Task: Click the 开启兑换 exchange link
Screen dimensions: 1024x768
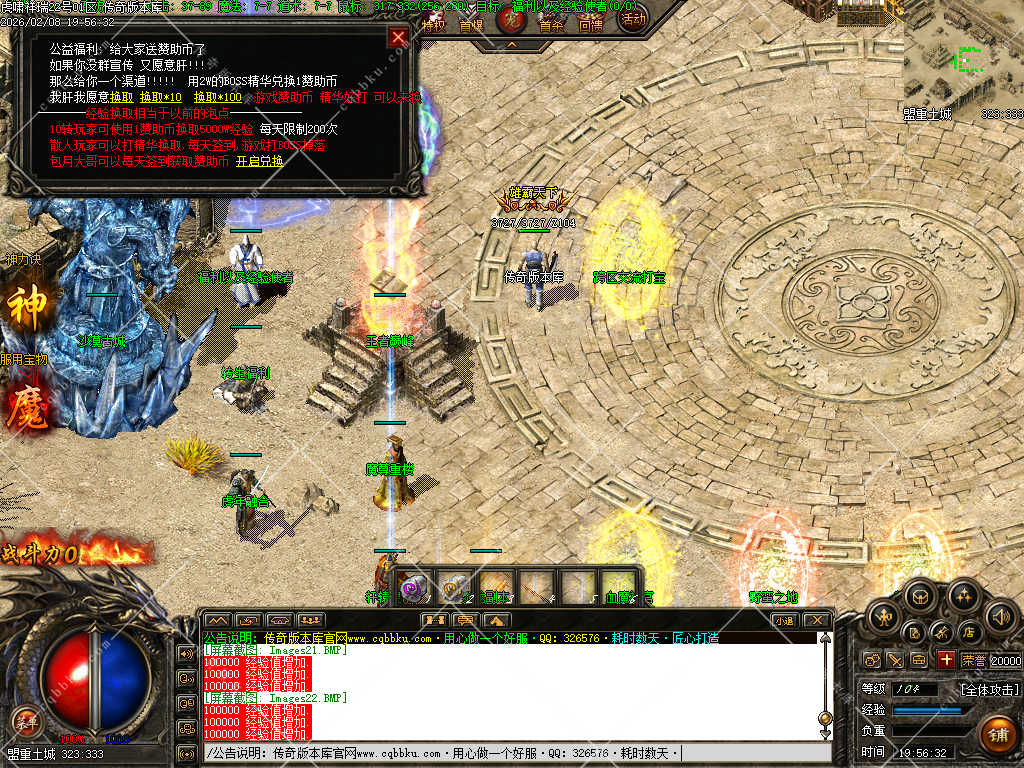Action: pyautogui.click(x=259, y=161)
